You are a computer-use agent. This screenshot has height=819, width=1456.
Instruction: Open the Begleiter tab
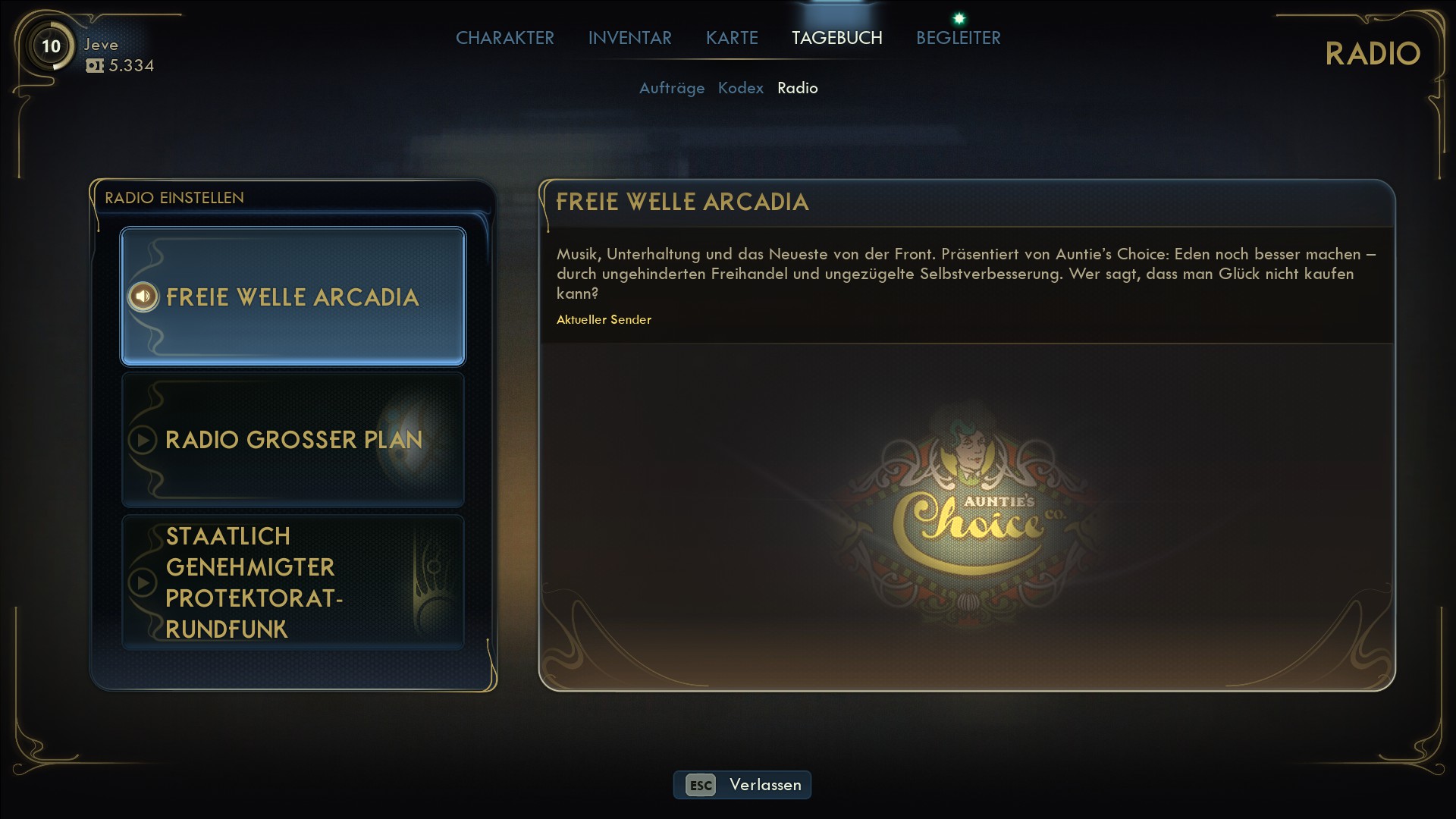958,38
